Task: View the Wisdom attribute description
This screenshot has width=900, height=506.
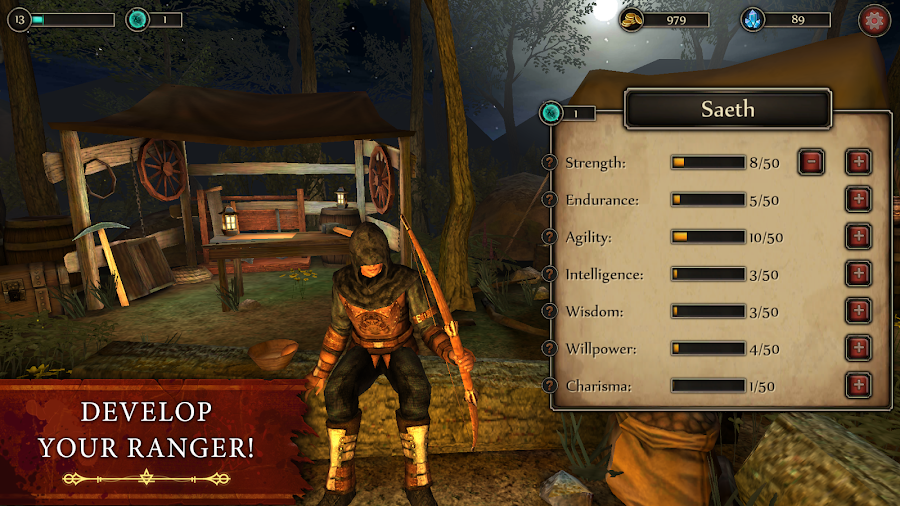Action: tap(549, 311)
